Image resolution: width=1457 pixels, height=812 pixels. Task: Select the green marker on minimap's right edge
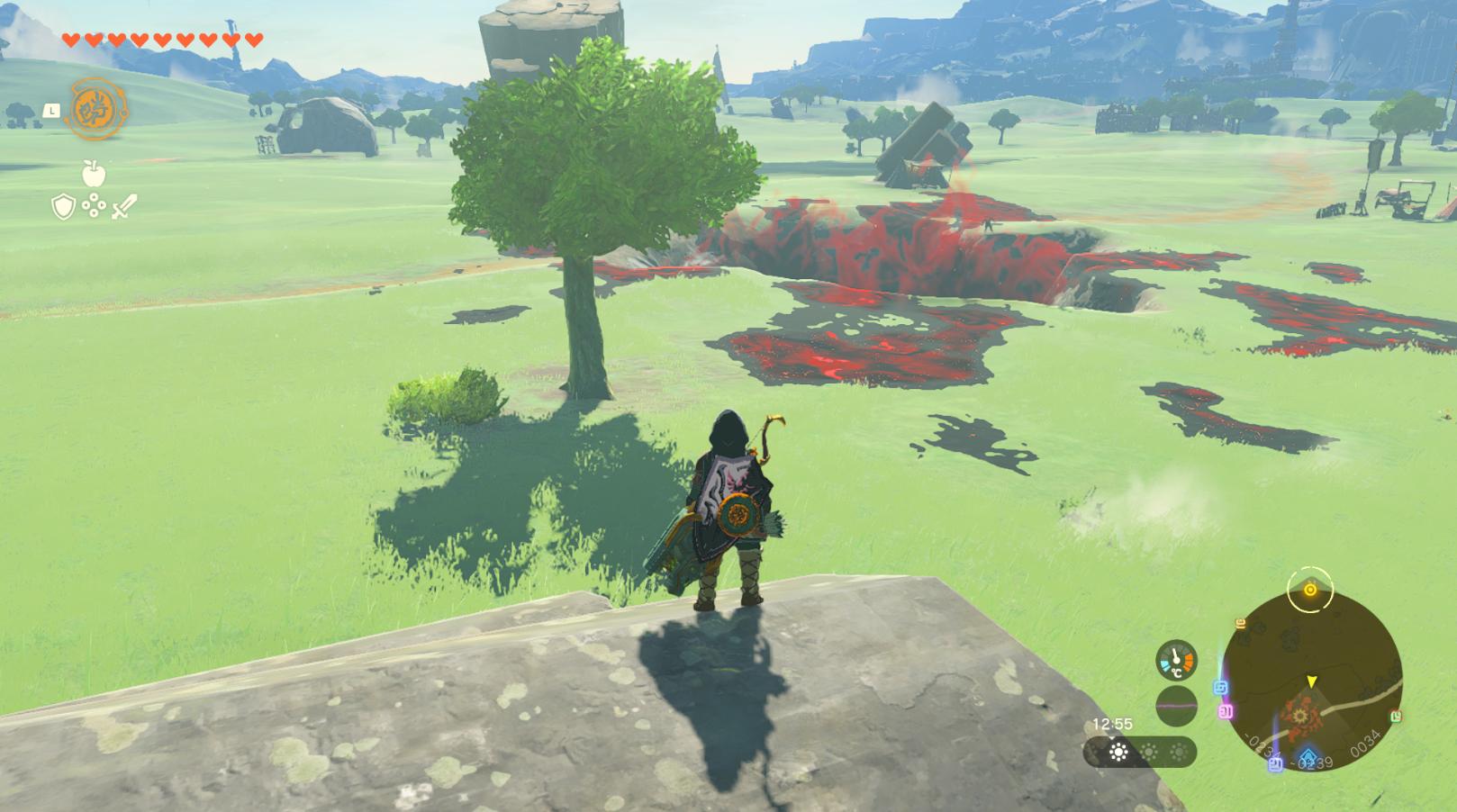[x=1396, y=716]
